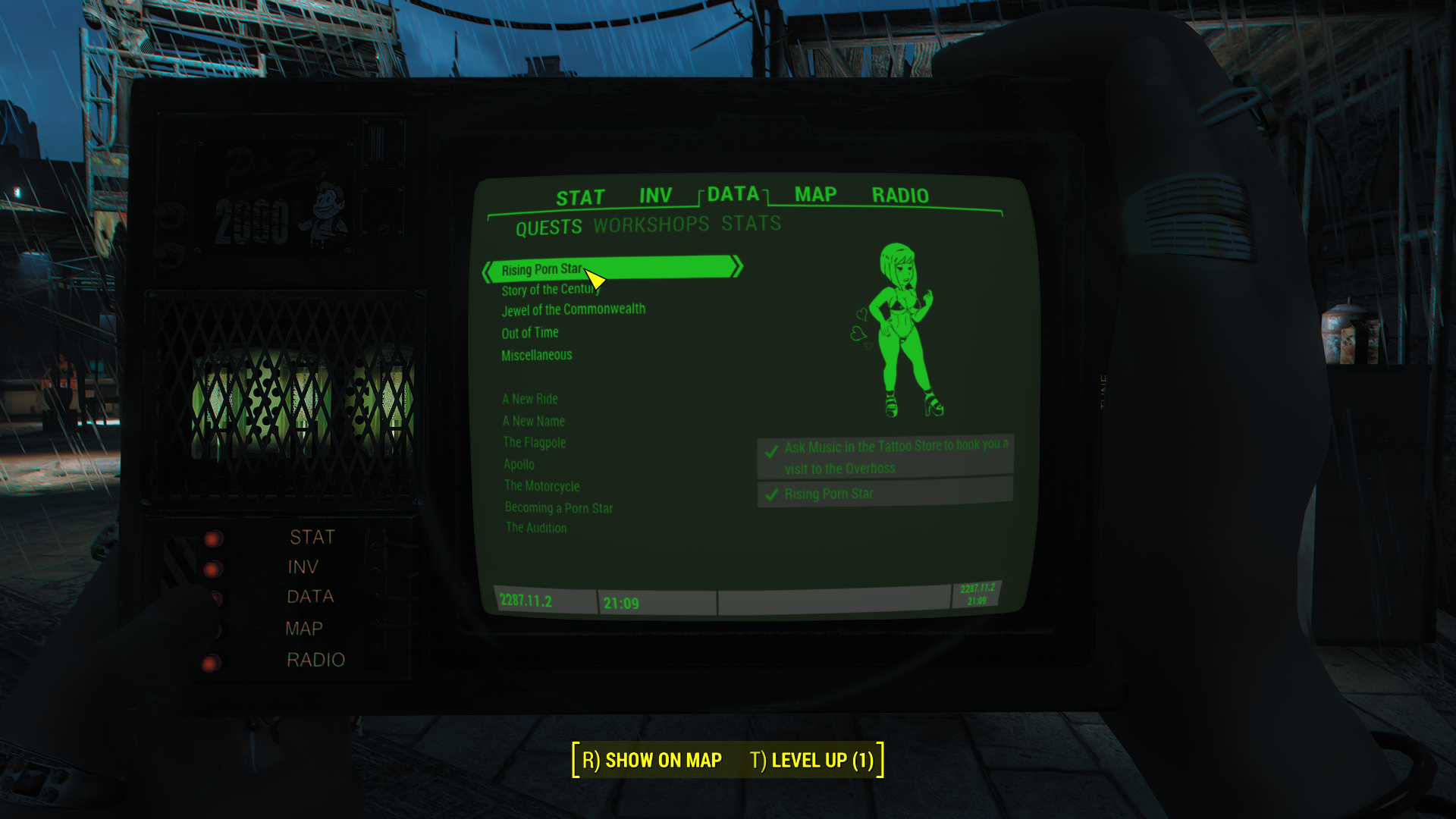This screenshot has width=1456, height=819.
Task: Activate the LEVEL UP button
Action: 811,760
